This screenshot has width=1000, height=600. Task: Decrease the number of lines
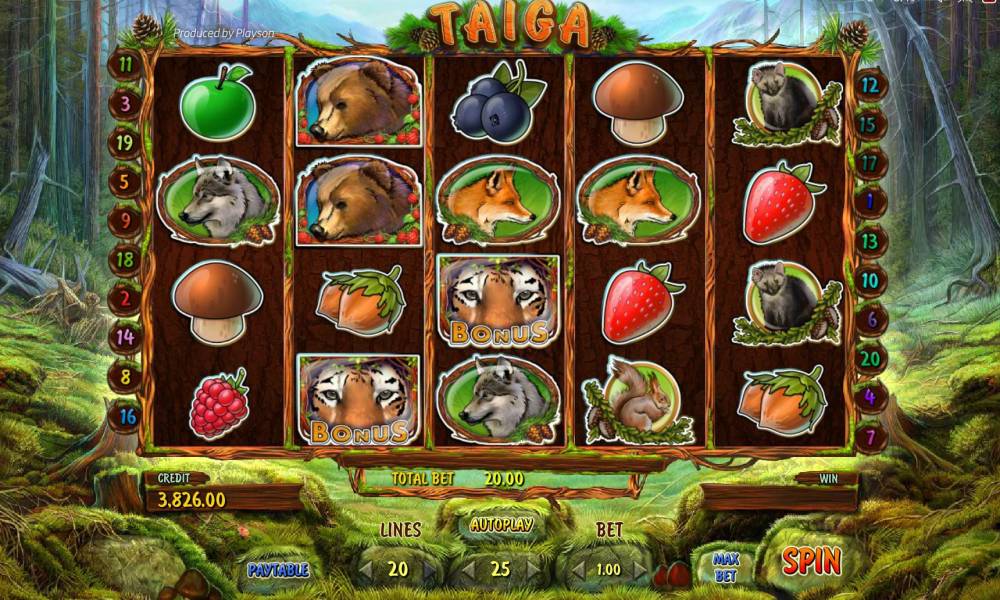(367, 570)
